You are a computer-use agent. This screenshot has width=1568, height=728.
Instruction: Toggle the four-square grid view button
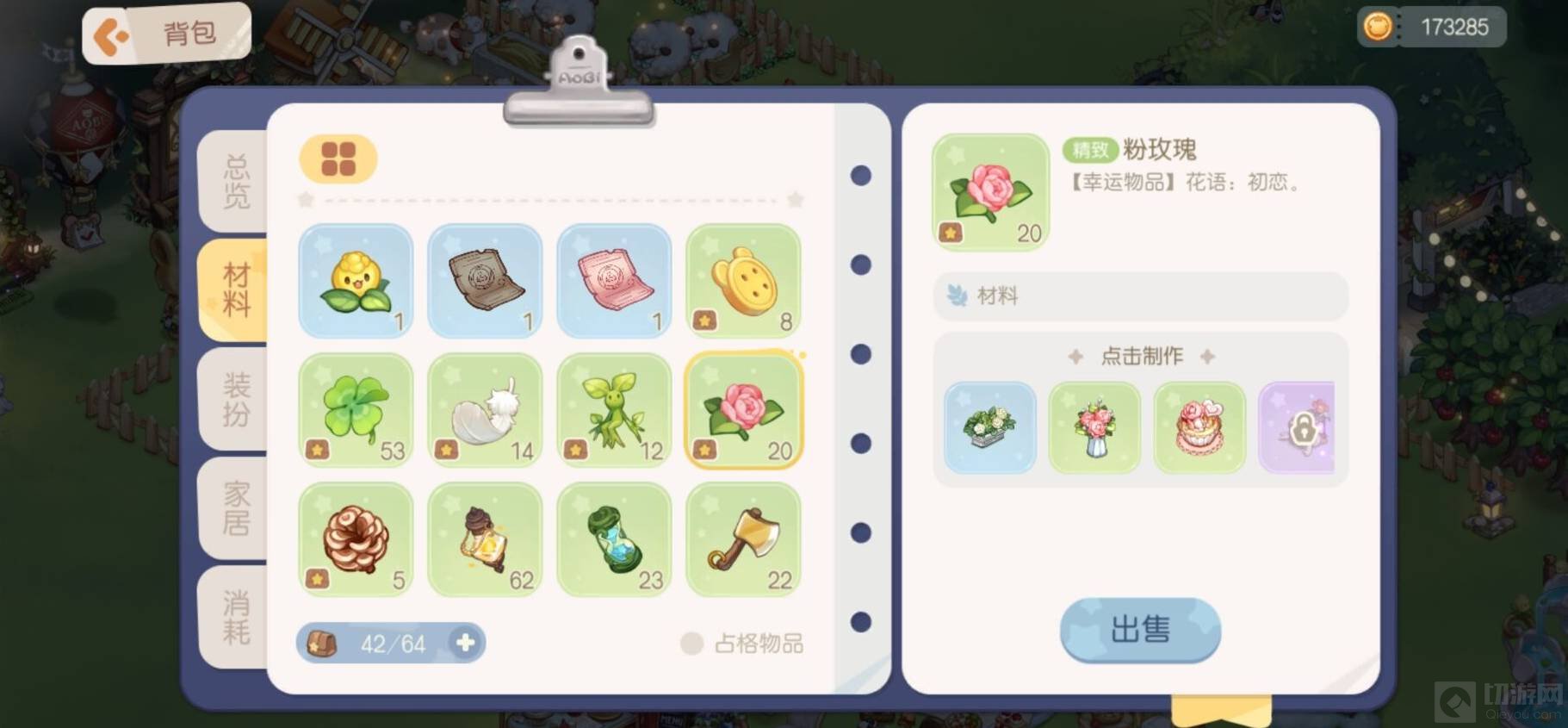[338, 159]
